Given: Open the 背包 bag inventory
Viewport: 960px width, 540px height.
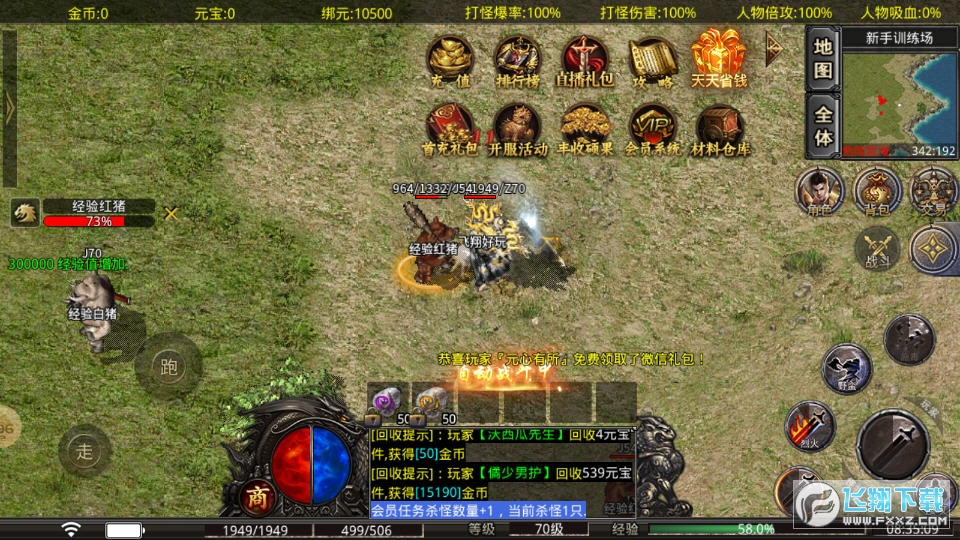Looking at the screenshot, I should tap(877, 190).
